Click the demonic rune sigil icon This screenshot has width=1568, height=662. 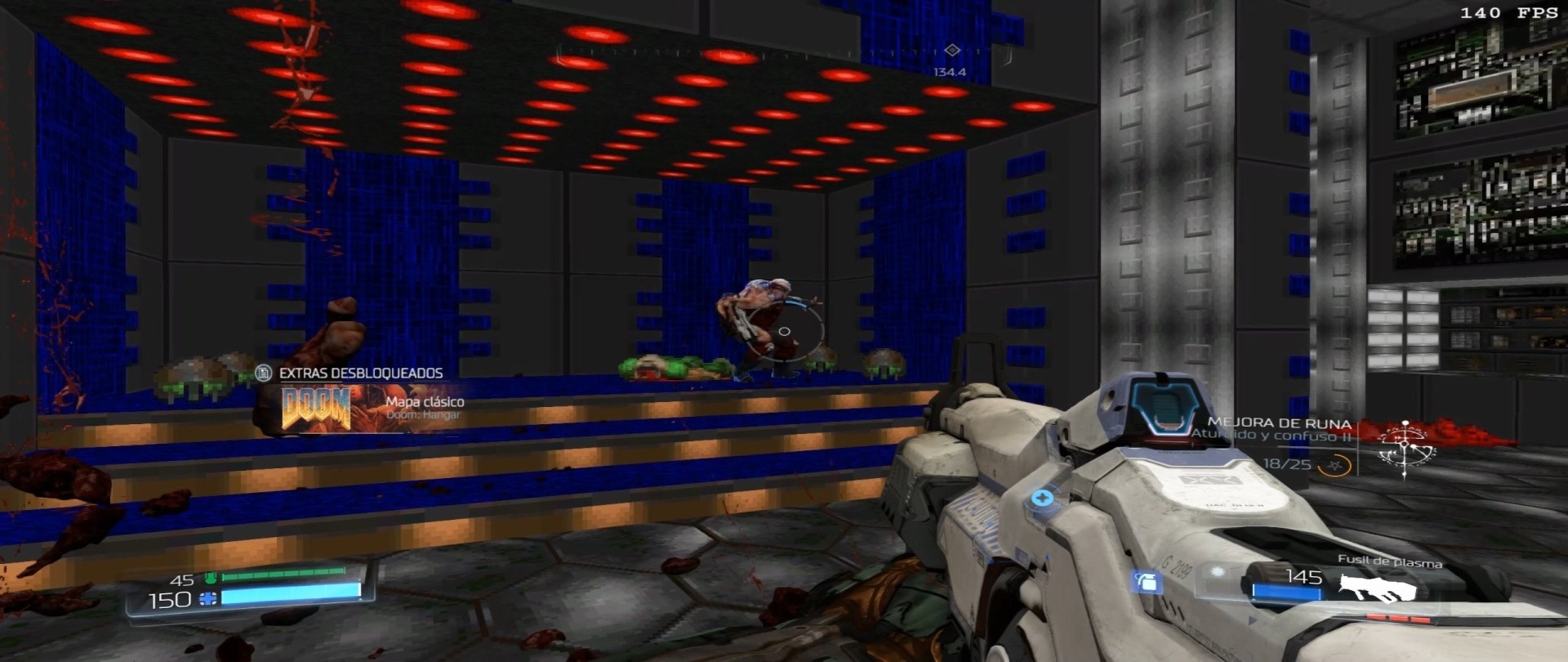(x=1405, y=445)
